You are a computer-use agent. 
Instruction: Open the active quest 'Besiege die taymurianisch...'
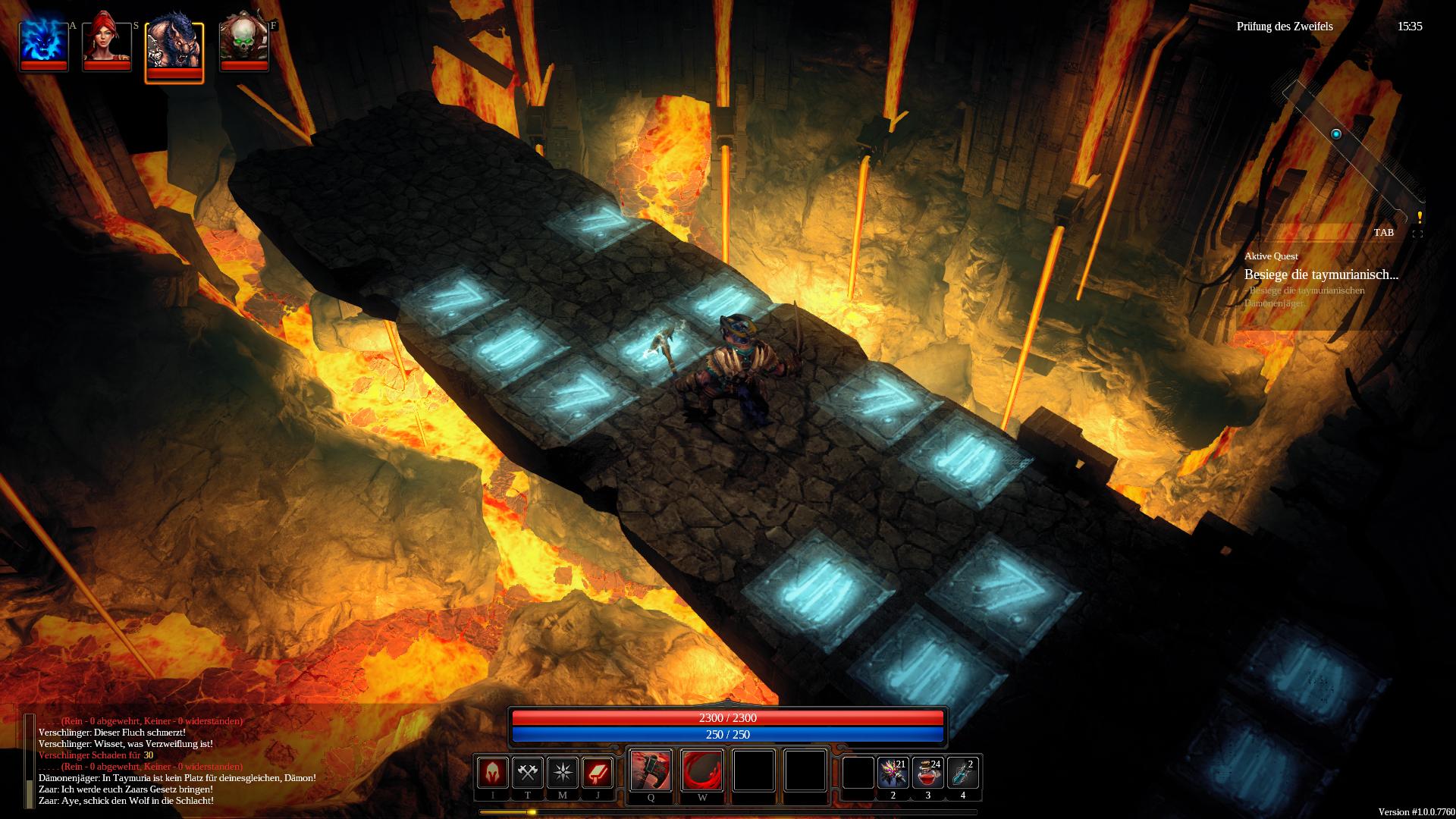(x=1321, y=275)
